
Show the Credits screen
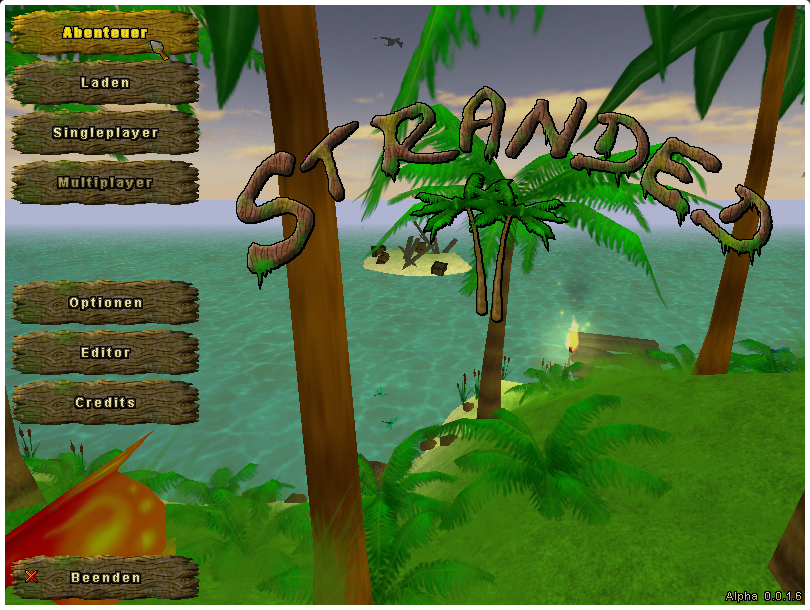point(104,403)
